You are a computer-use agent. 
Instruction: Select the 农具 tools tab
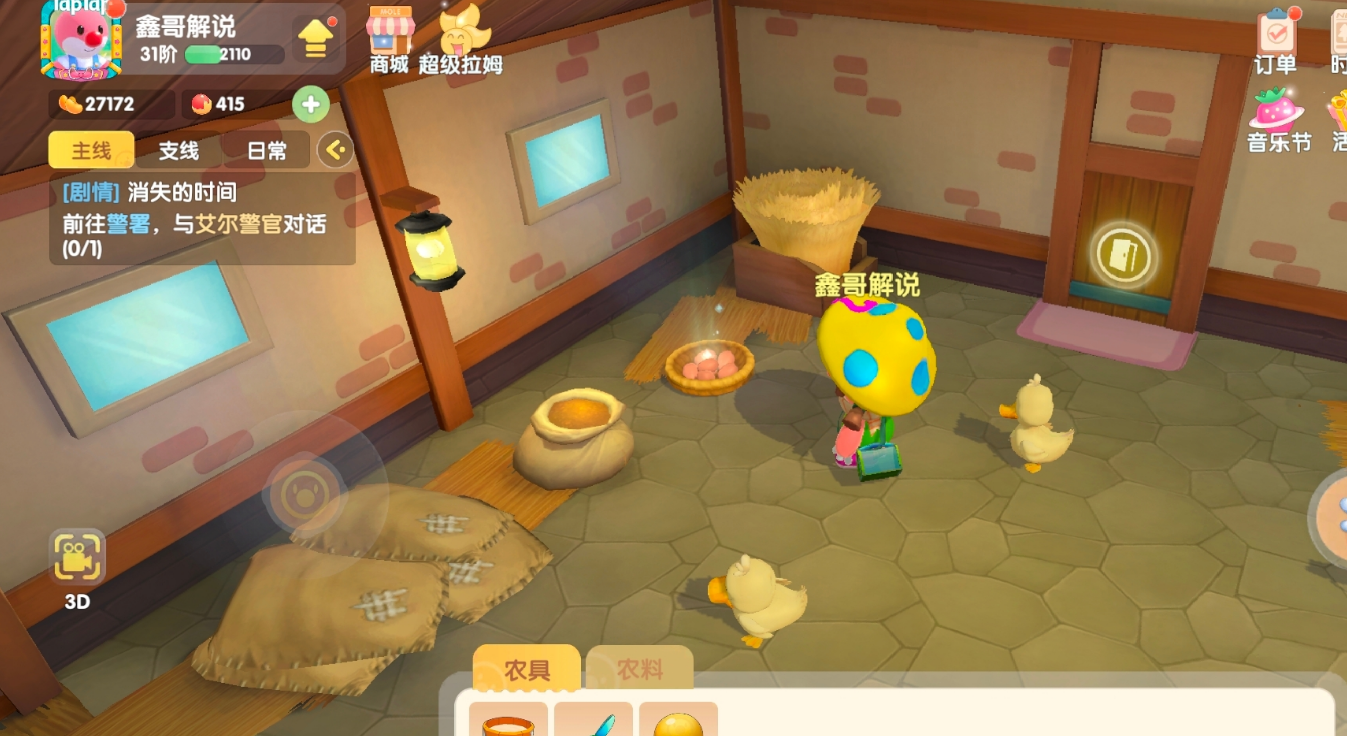(x=526, y=669)
